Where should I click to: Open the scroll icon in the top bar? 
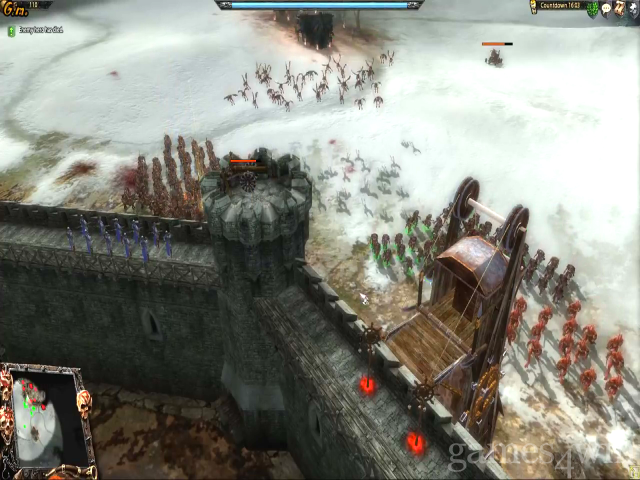pos(619,8)
